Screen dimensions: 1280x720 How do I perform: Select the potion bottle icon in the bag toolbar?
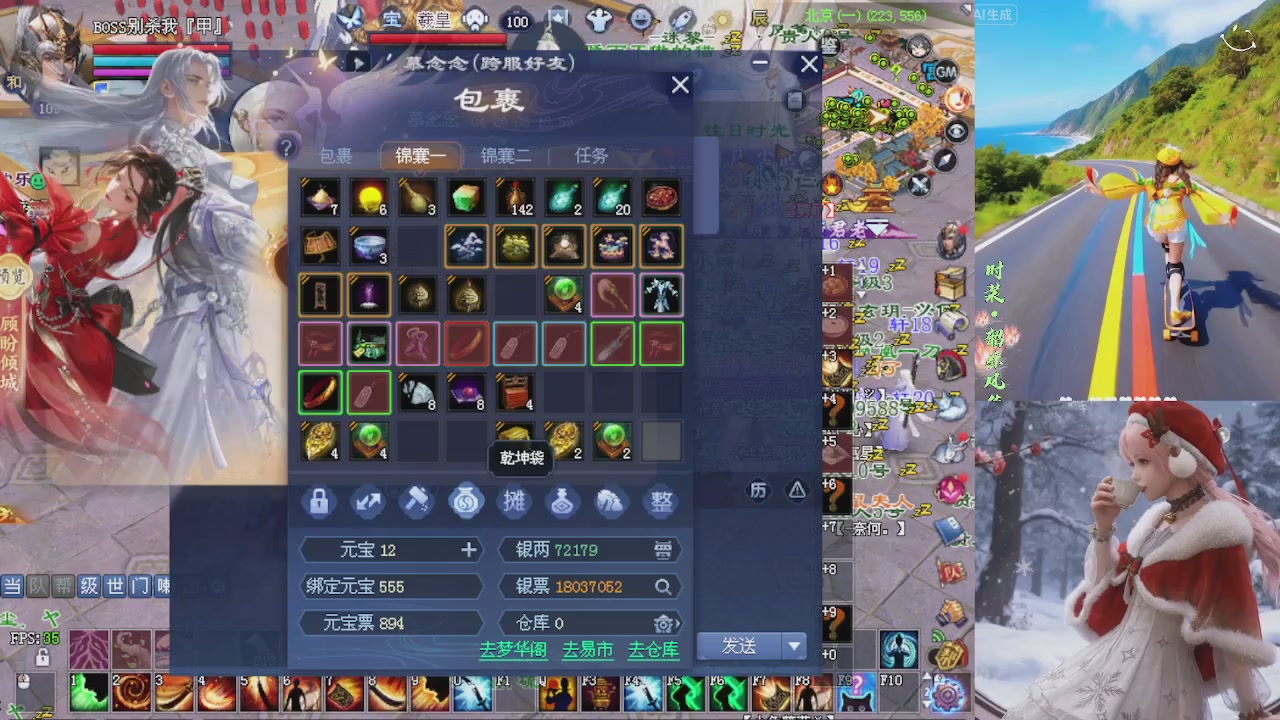point(562,502)
